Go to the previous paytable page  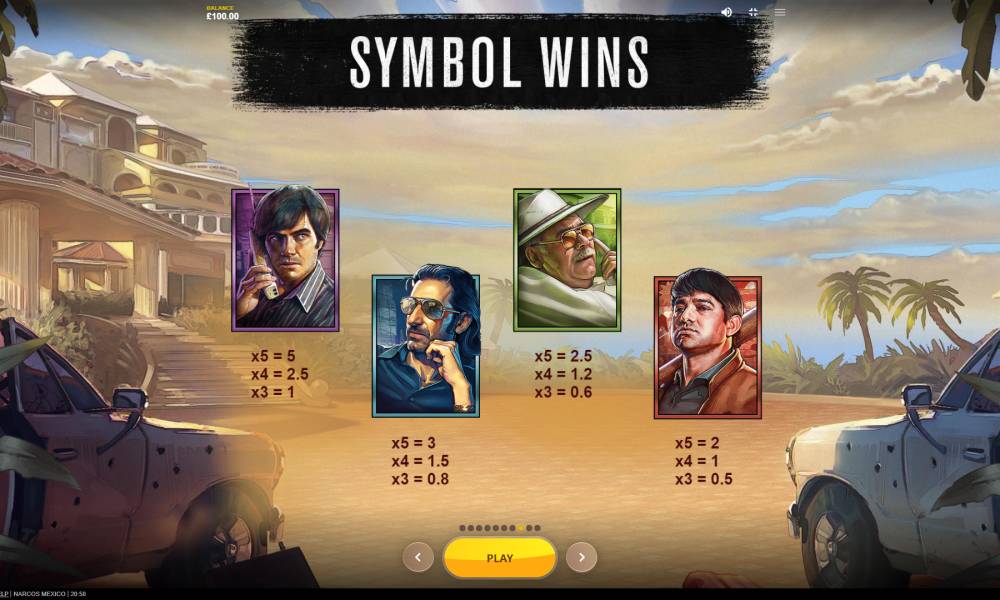tap(418, 557)
